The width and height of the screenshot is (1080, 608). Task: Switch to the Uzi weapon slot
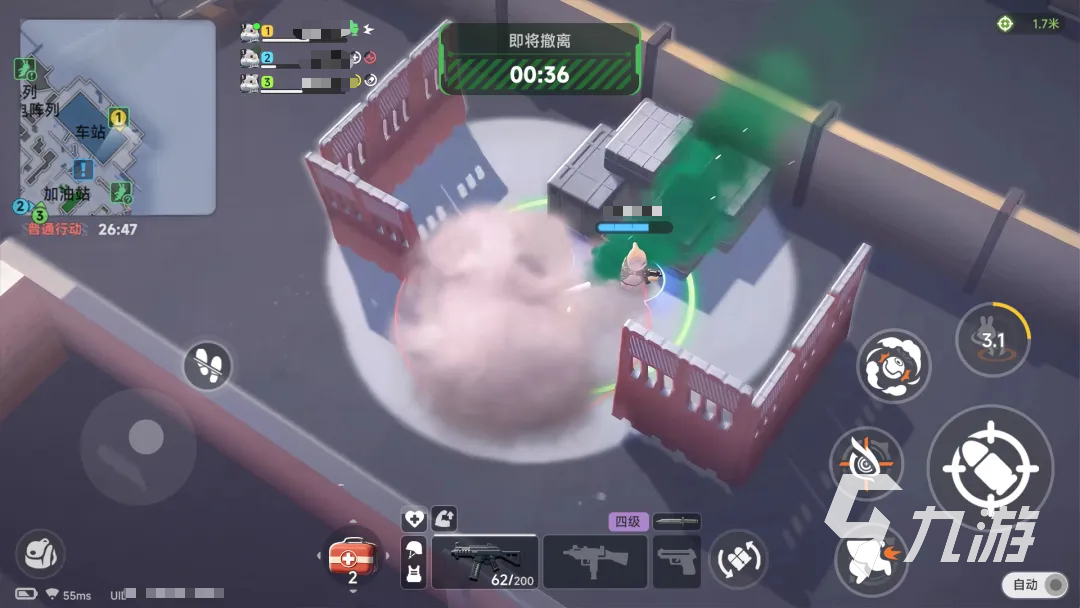point(595,561)
